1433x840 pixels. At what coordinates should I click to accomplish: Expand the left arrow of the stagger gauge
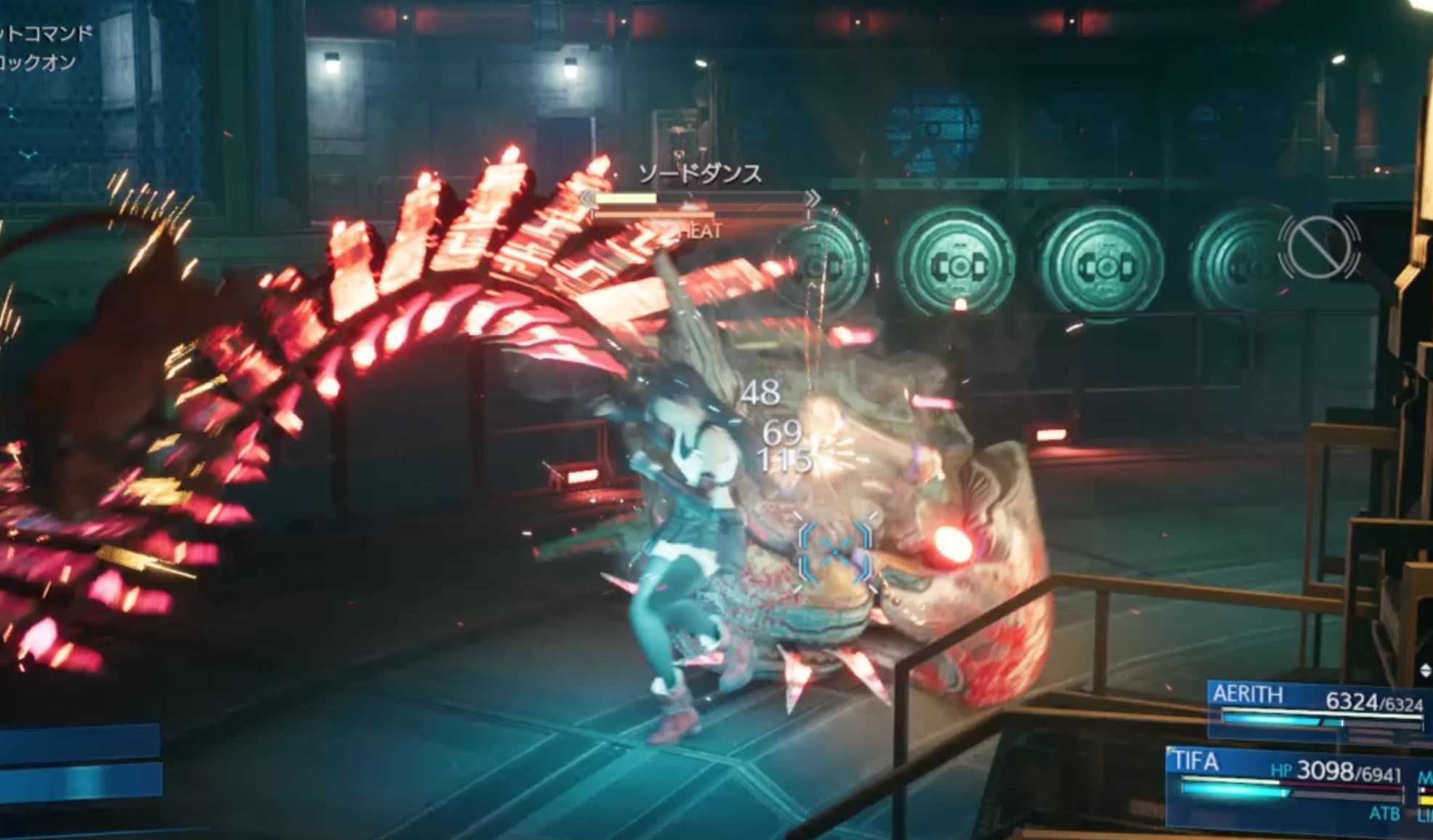587,198
